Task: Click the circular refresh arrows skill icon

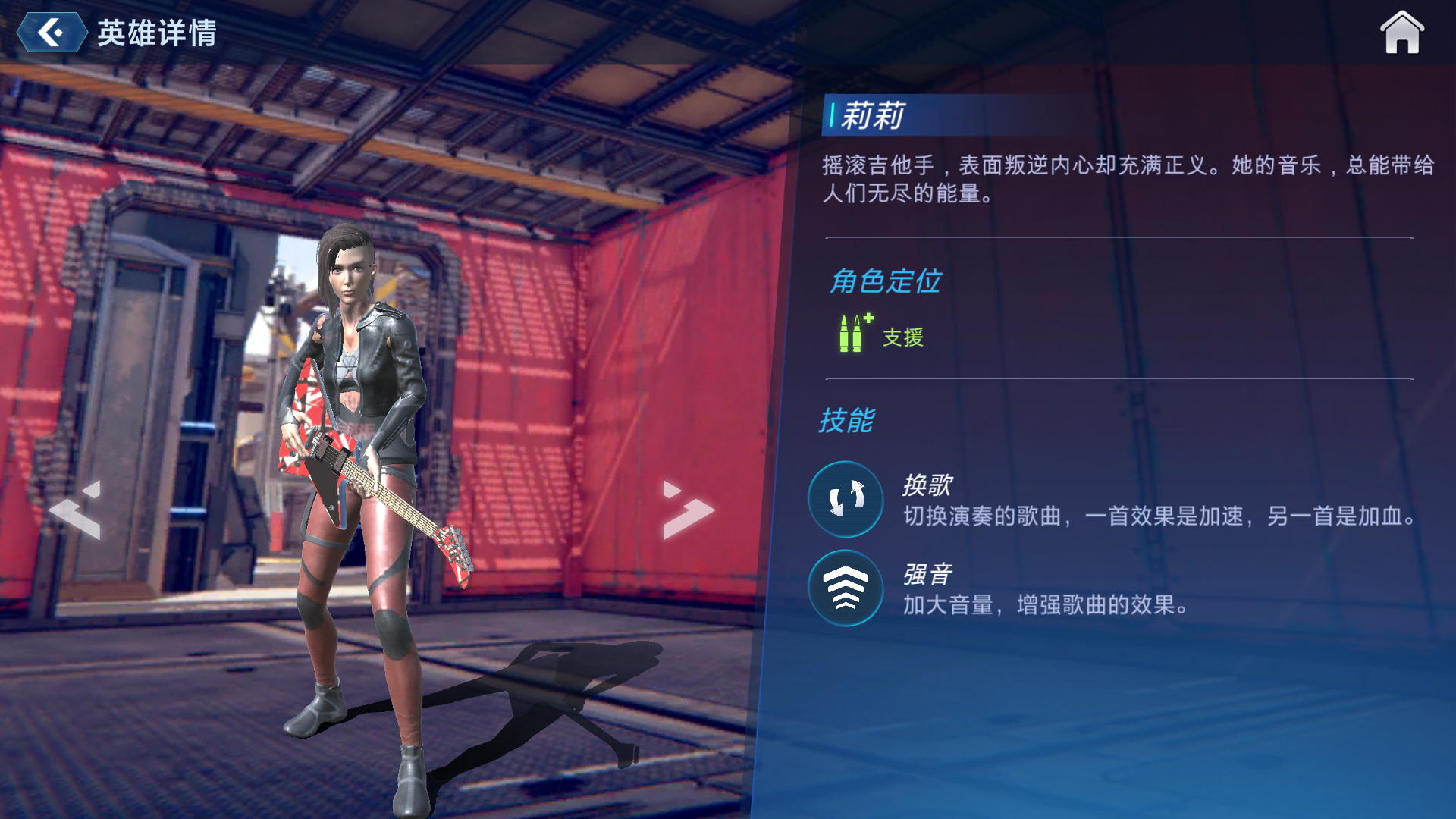Action: [845, 500]
